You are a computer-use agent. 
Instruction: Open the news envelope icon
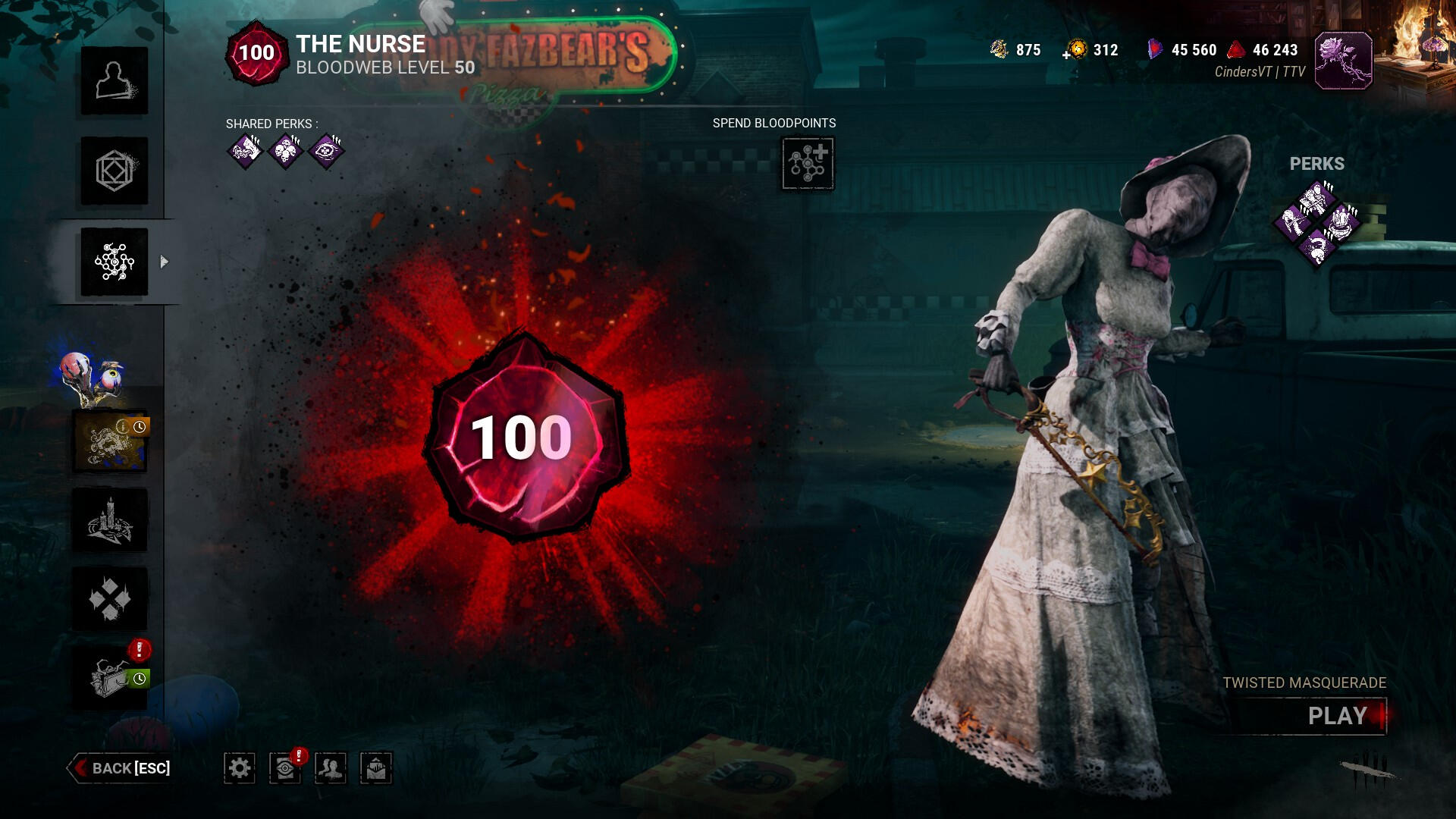click(x=376, y=768)
